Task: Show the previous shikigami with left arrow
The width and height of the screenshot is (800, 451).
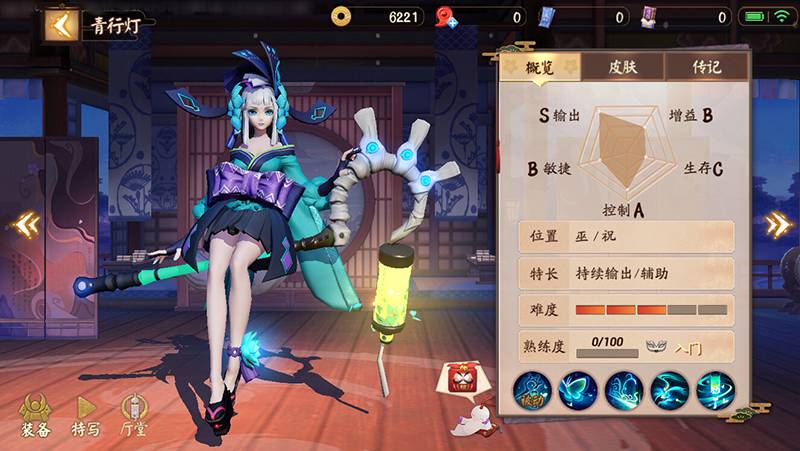Action: click(x=23, y=225)
